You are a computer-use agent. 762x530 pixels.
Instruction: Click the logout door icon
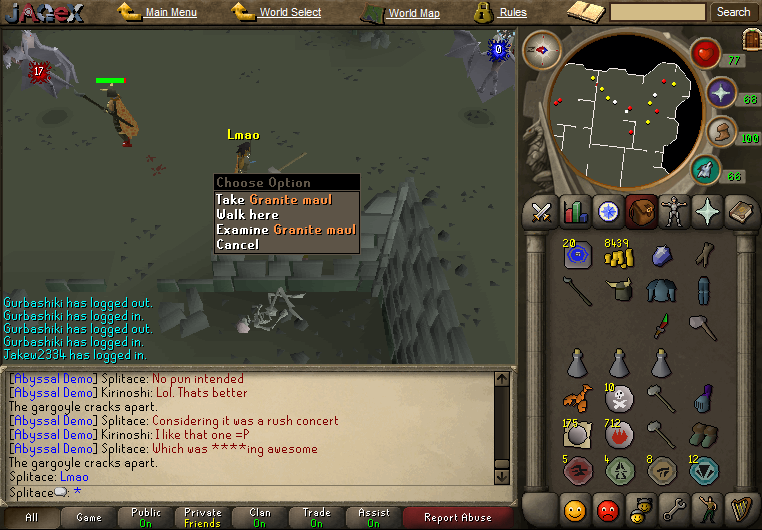(x=751, y=39)
